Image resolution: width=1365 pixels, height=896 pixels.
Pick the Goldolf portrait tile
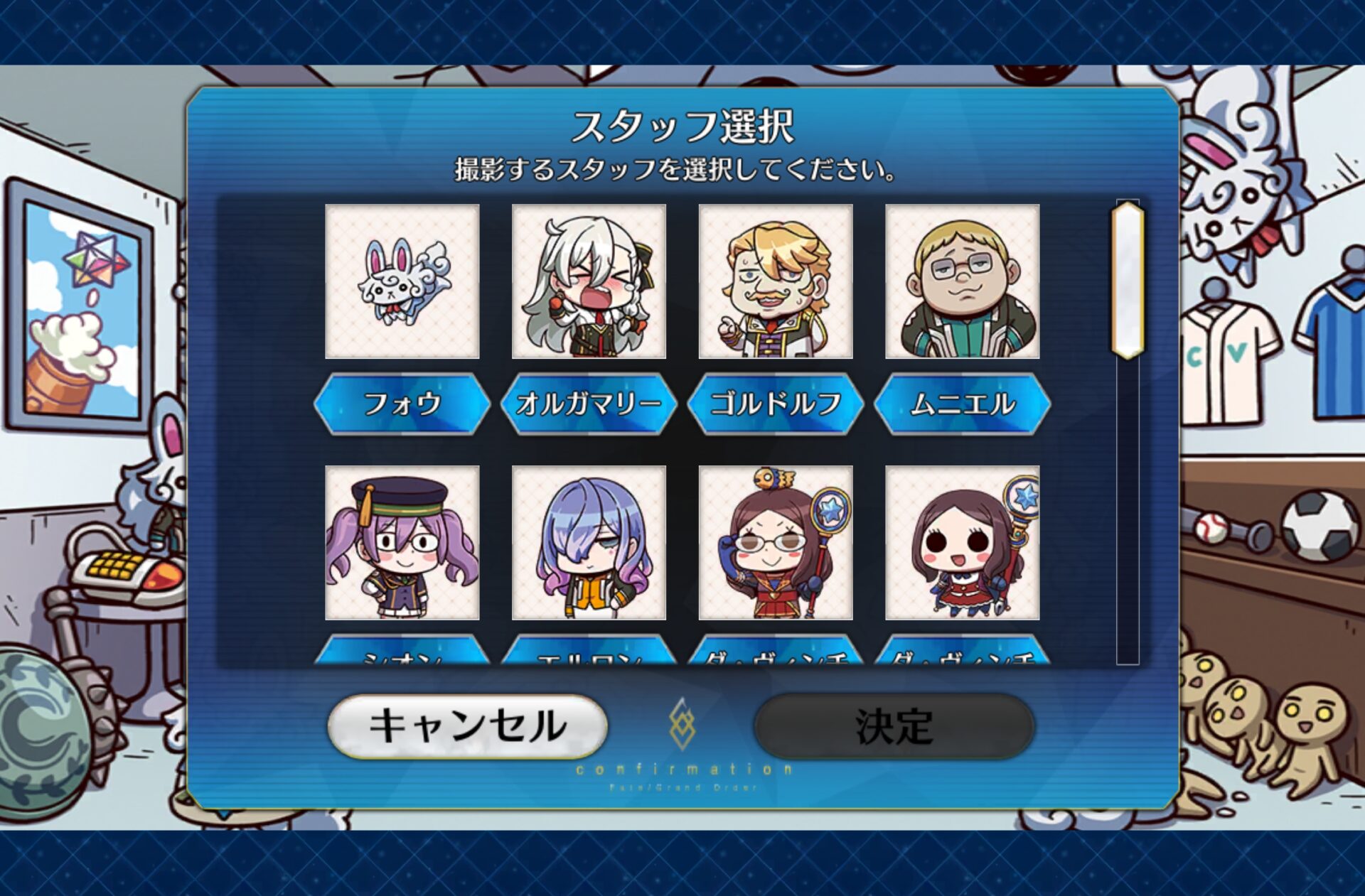pyautogui.click(x=775, y=281)
